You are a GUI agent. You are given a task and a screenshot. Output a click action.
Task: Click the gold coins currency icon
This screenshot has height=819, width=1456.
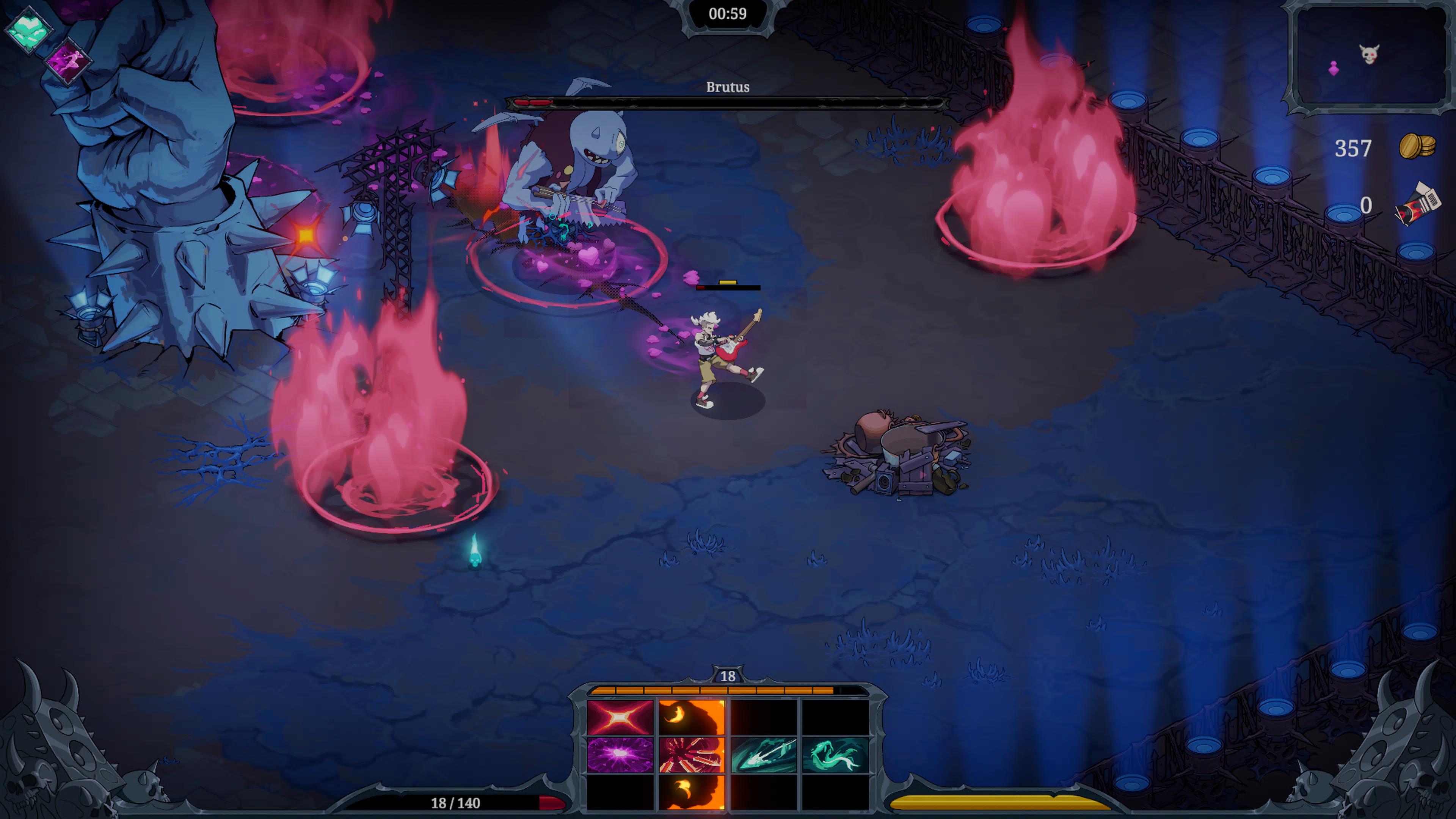[x=1417, y=146]
